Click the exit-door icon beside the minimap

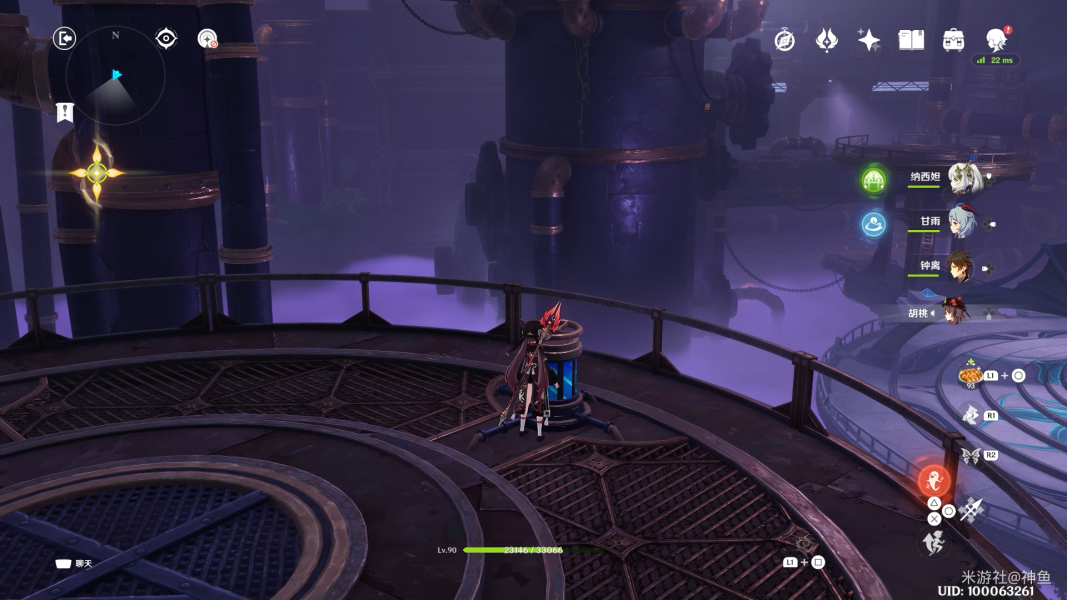(64, 39)
